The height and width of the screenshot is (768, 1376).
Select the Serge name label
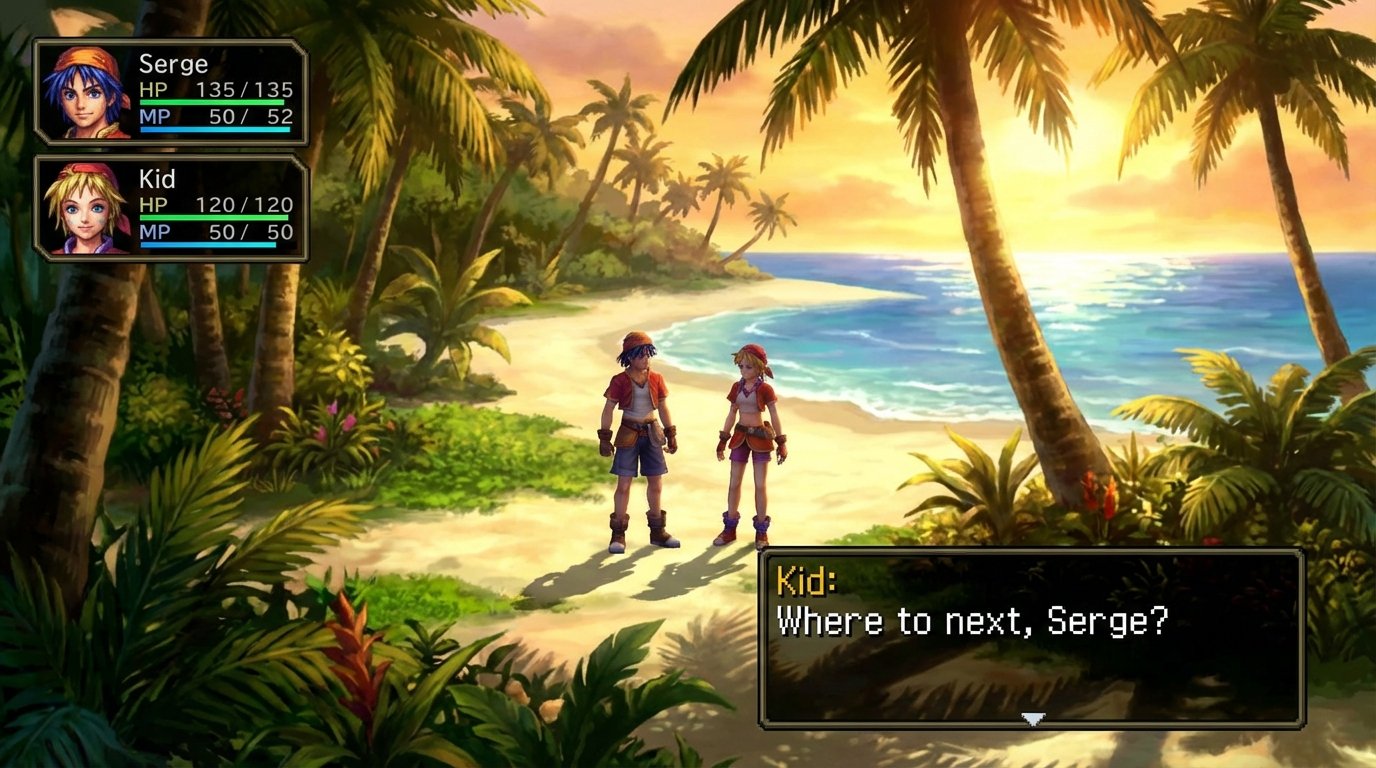point(176,62)
